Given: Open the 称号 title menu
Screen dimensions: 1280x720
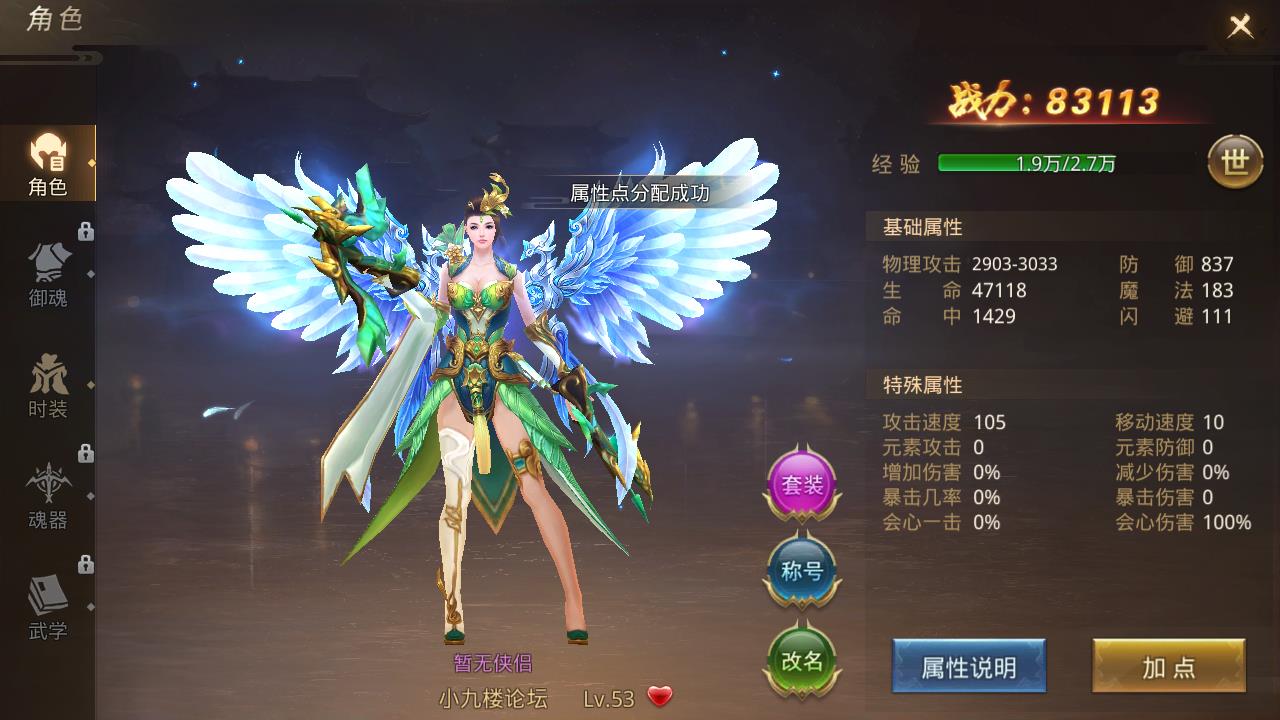Looking at the screenshot, I should 801,572.
